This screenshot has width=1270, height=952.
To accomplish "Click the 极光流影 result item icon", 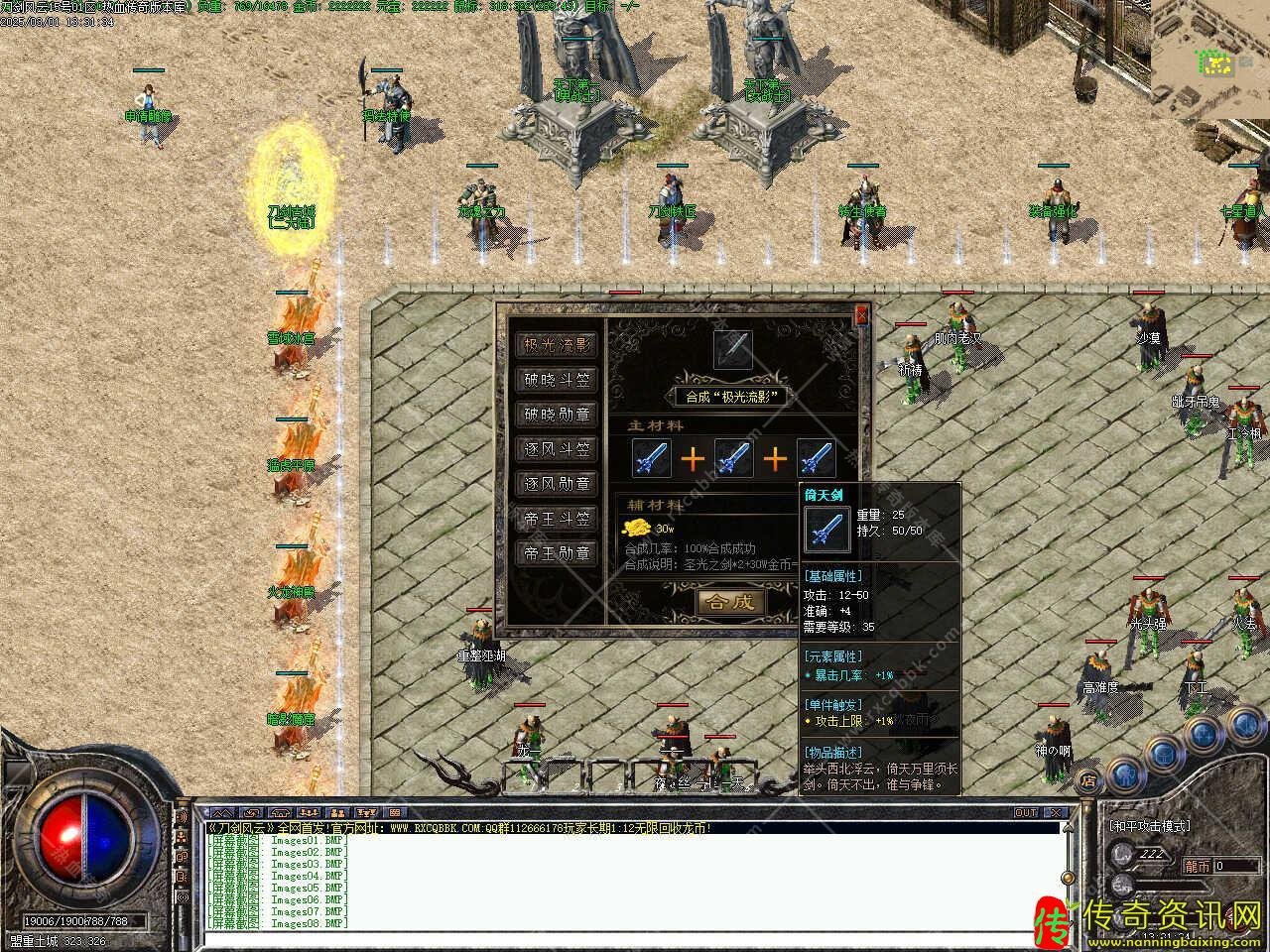I will pyautogui.click(x=733, y=349).
